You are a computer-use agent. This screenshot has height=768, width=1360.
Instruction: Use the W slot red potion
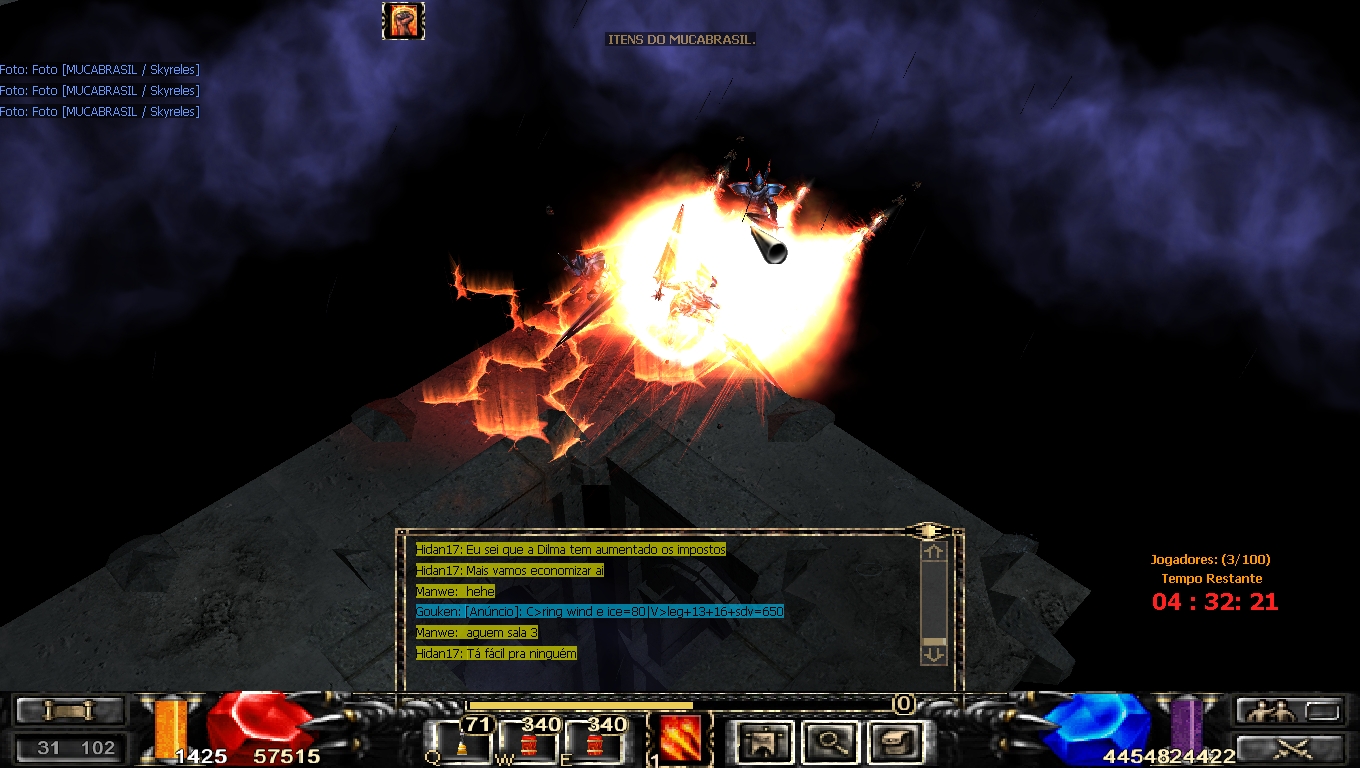(529, 742)
